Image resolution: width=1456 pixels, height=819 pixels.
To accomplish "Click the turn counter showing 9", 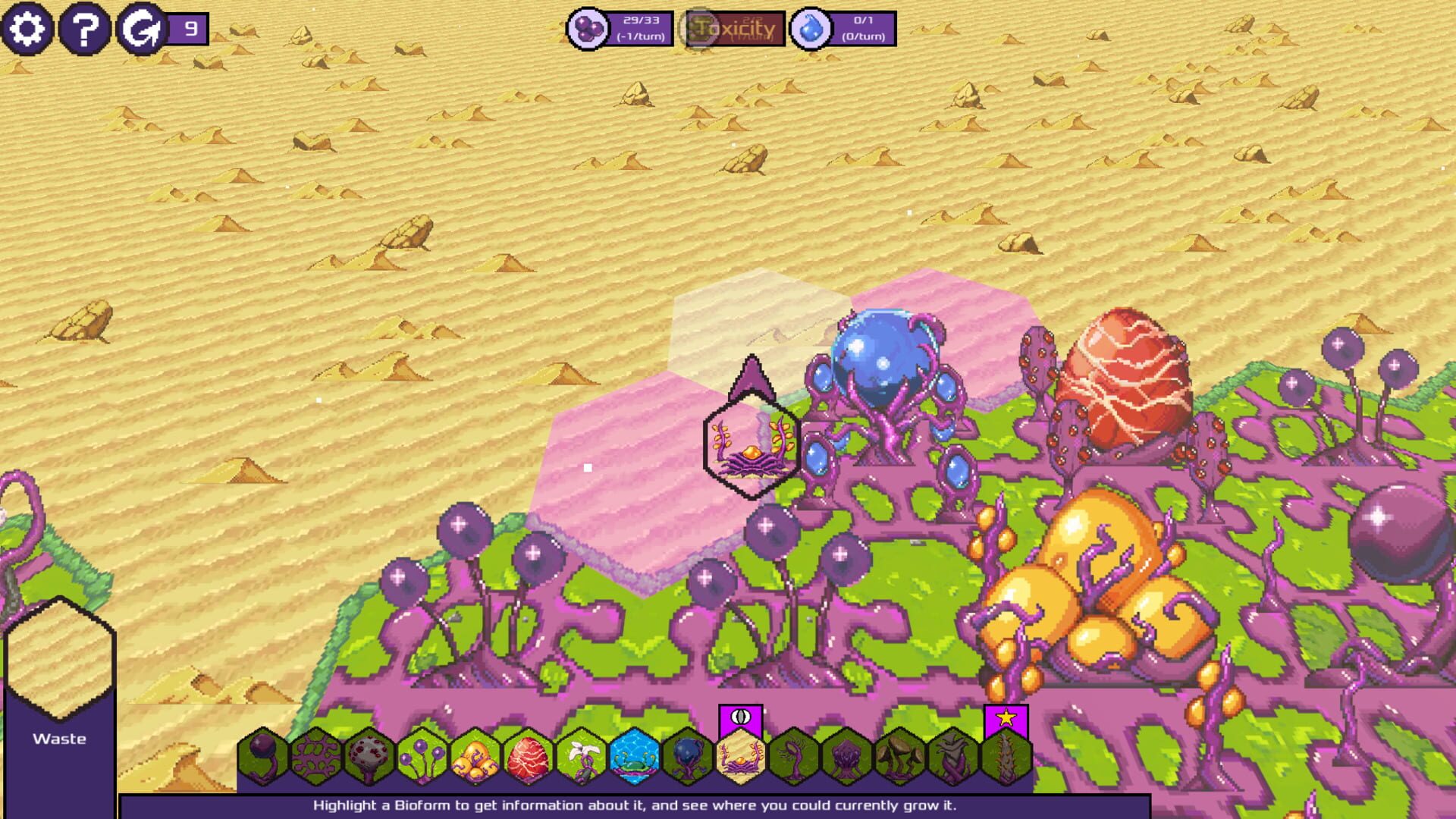I will click(x=187, y=30).
